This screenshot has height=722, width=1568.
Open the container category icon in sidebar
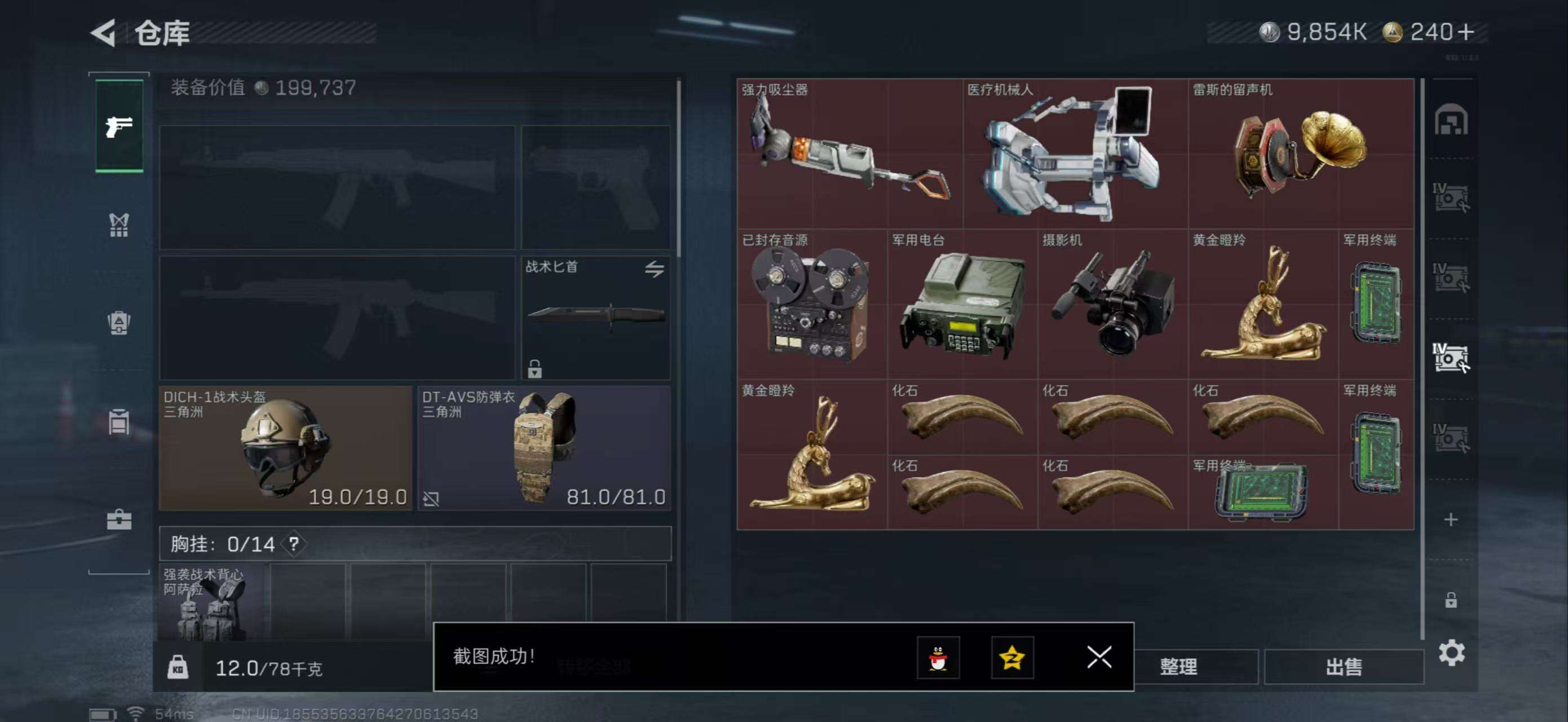120,421
